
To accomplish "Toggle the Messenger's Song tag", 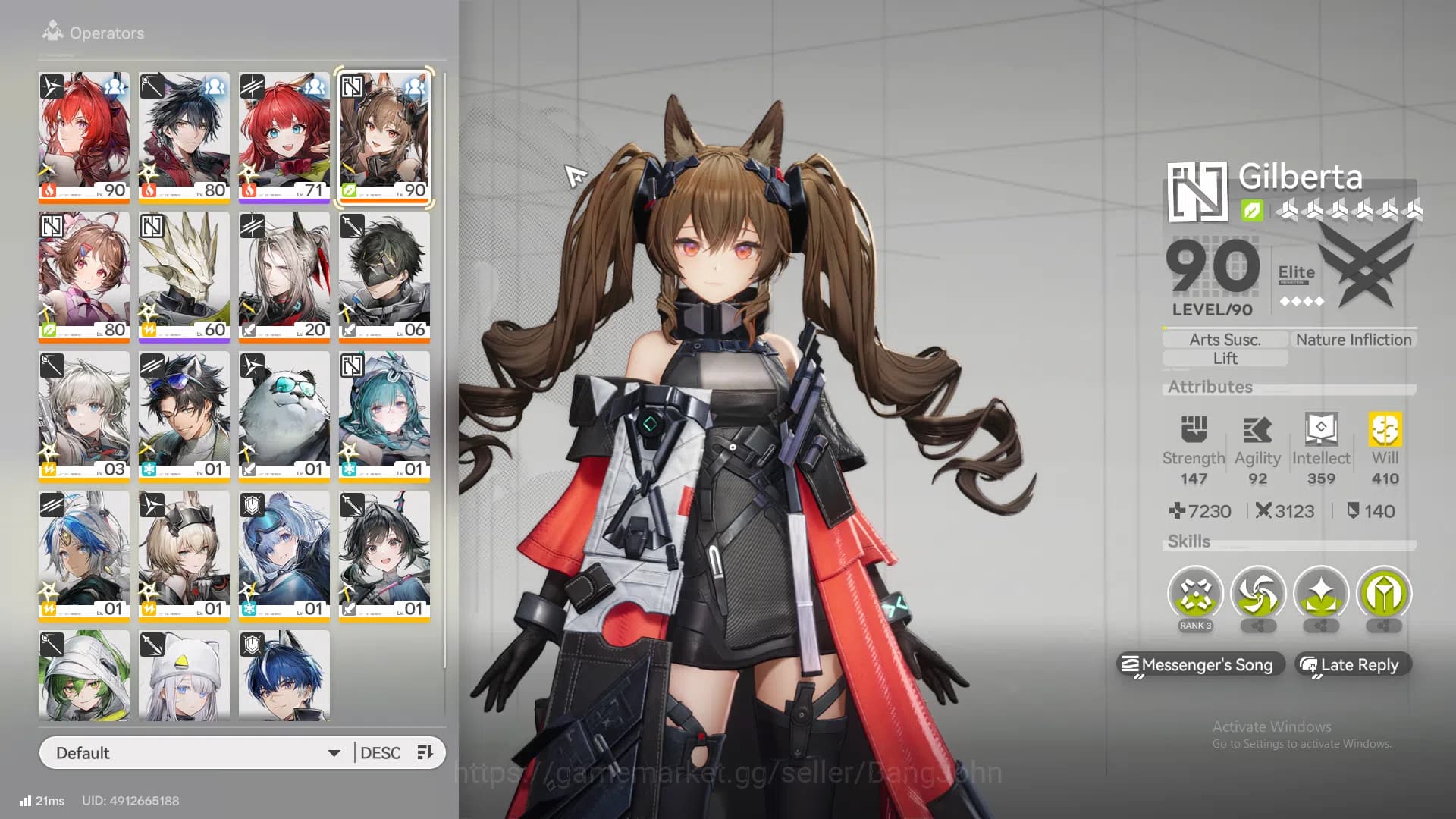I will click(x=1201, y=665).
